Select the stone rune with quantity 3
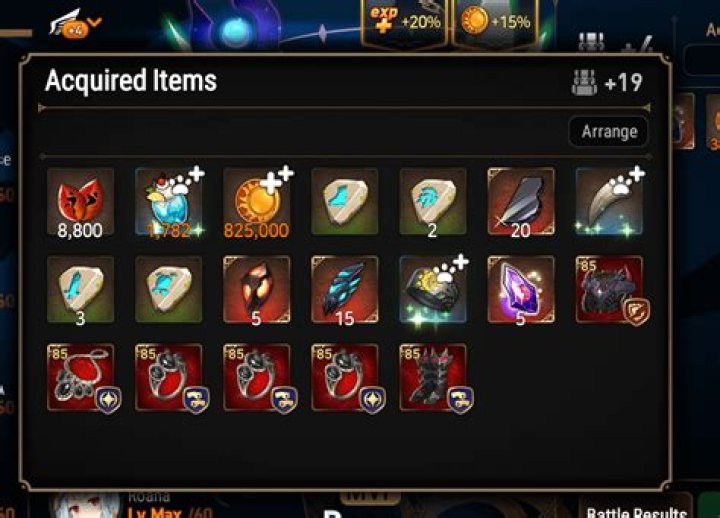 [80, 289]
